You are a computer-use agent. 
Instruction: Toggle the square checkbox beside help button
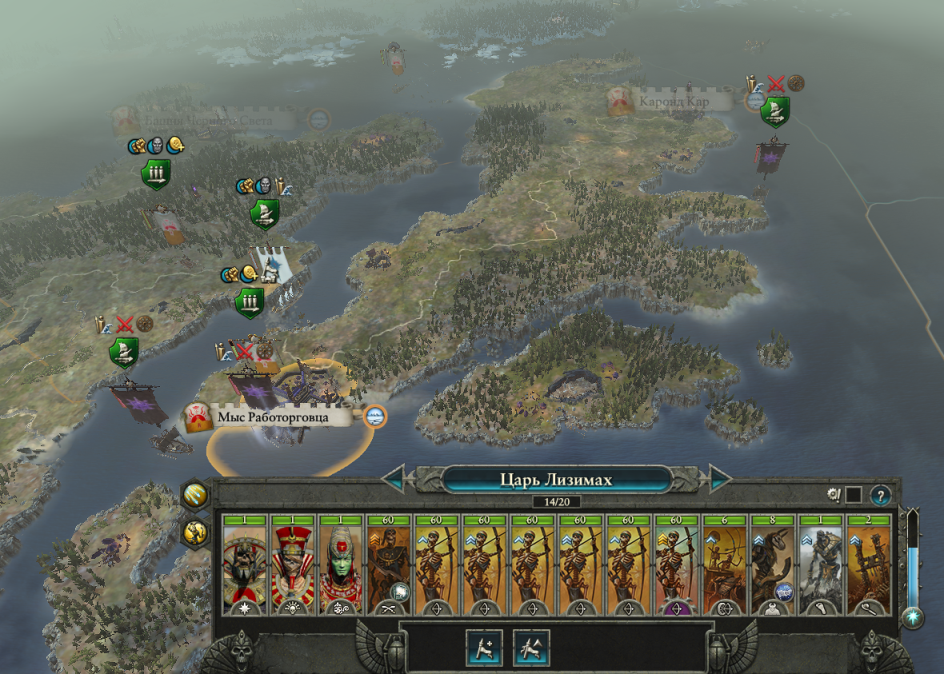point(853,494)
